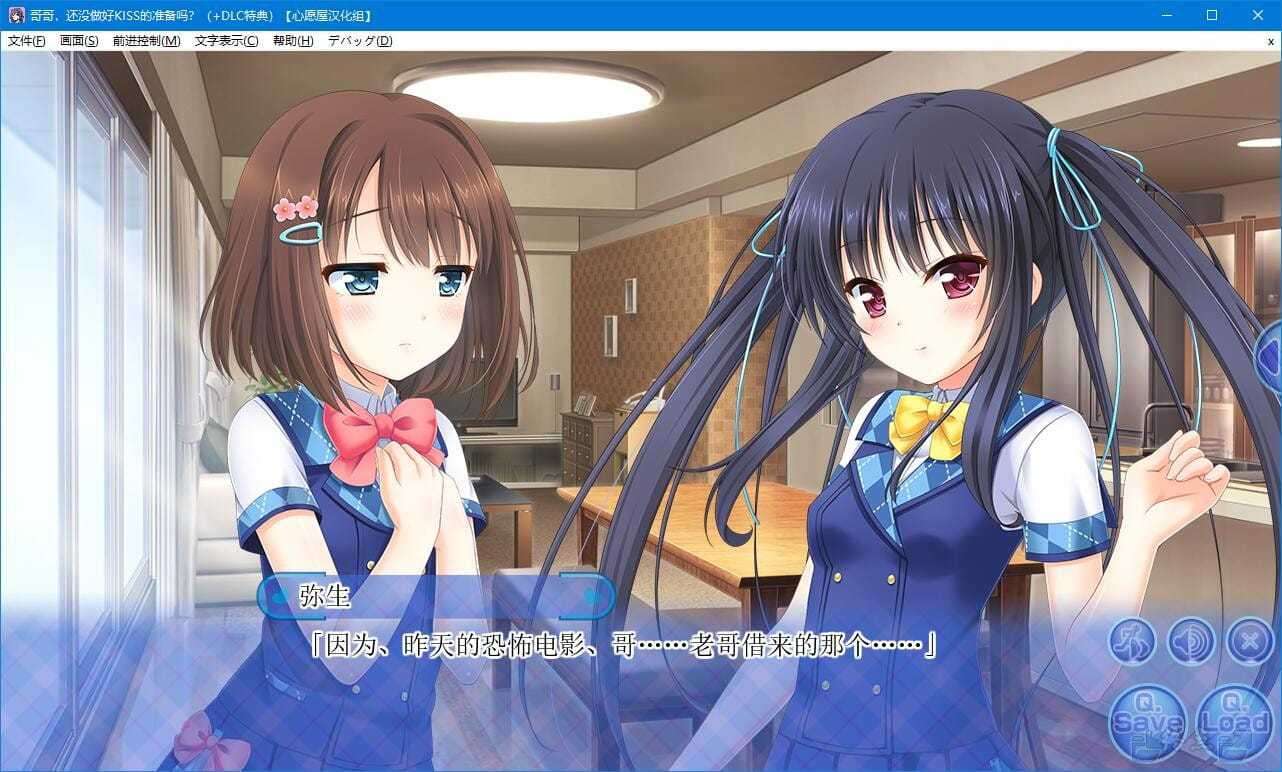The image size is (1282, 772).
Task: Click the Q.Load quick load button
Action: (x=1234, y=718)
